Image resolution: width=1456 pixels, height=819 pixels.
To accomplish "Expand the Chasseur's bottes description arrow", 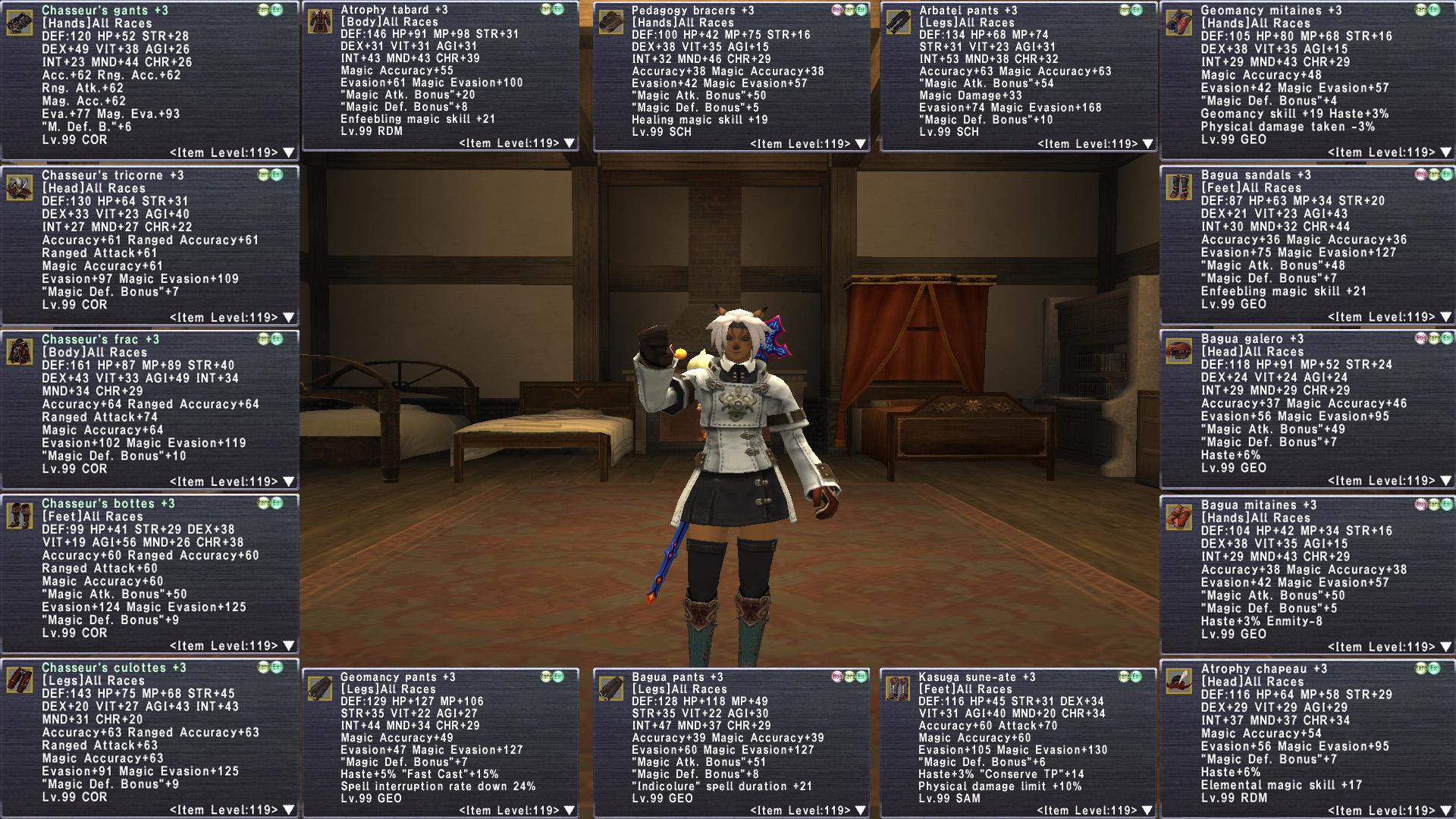I will (288, 646).
